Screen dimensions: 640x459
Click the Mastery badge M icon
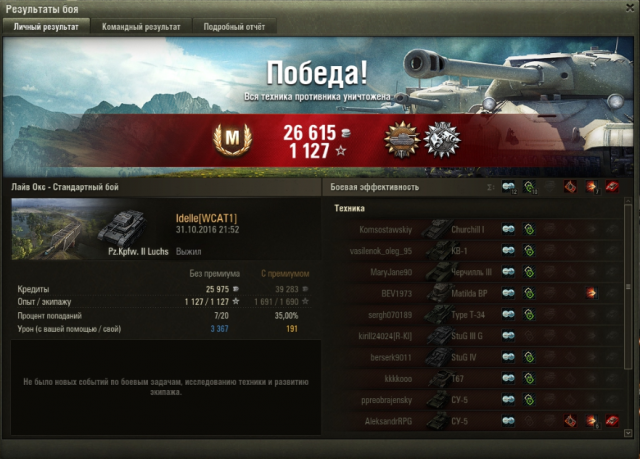point(232,139)
